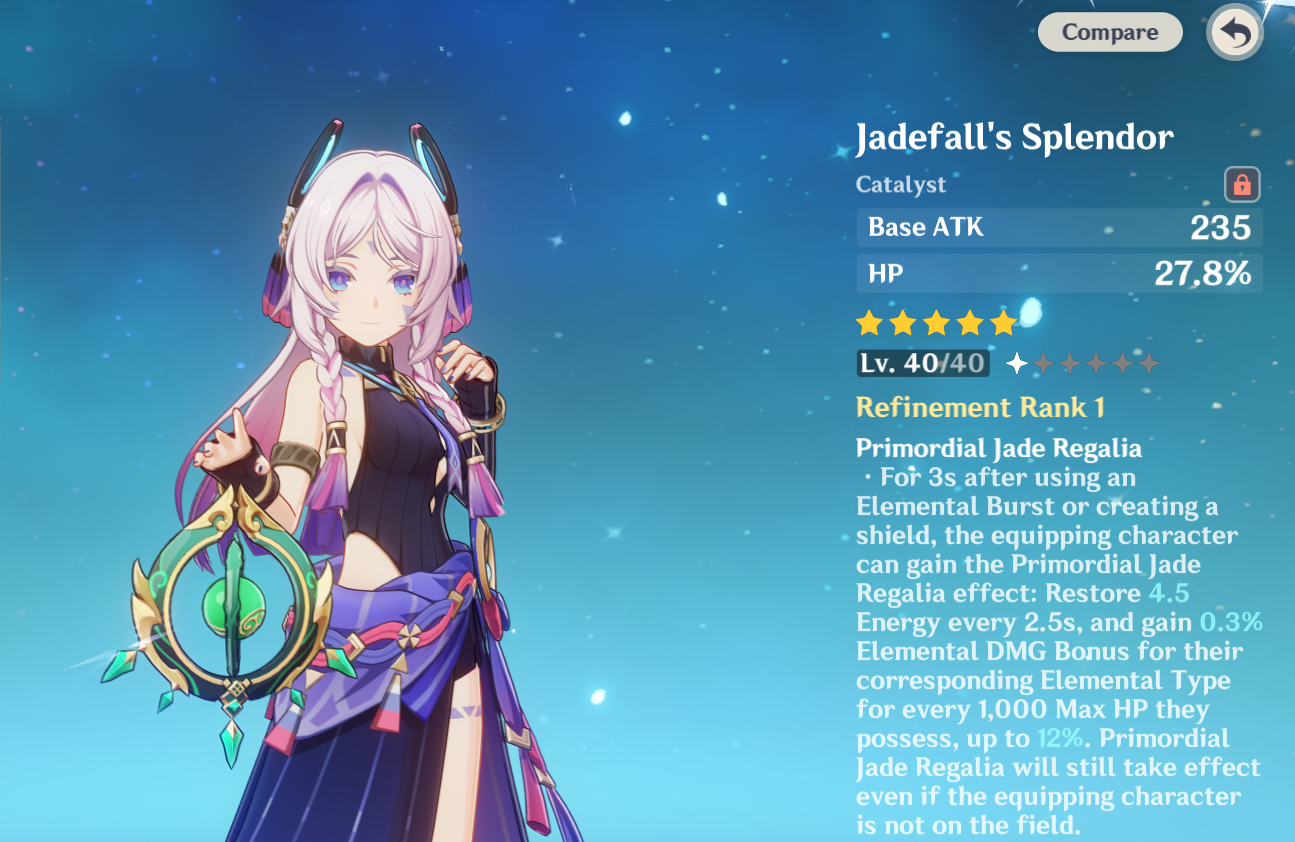The image size is (1295, 842).
Task: Open the Compare panel
Action: coord(1110,31)
